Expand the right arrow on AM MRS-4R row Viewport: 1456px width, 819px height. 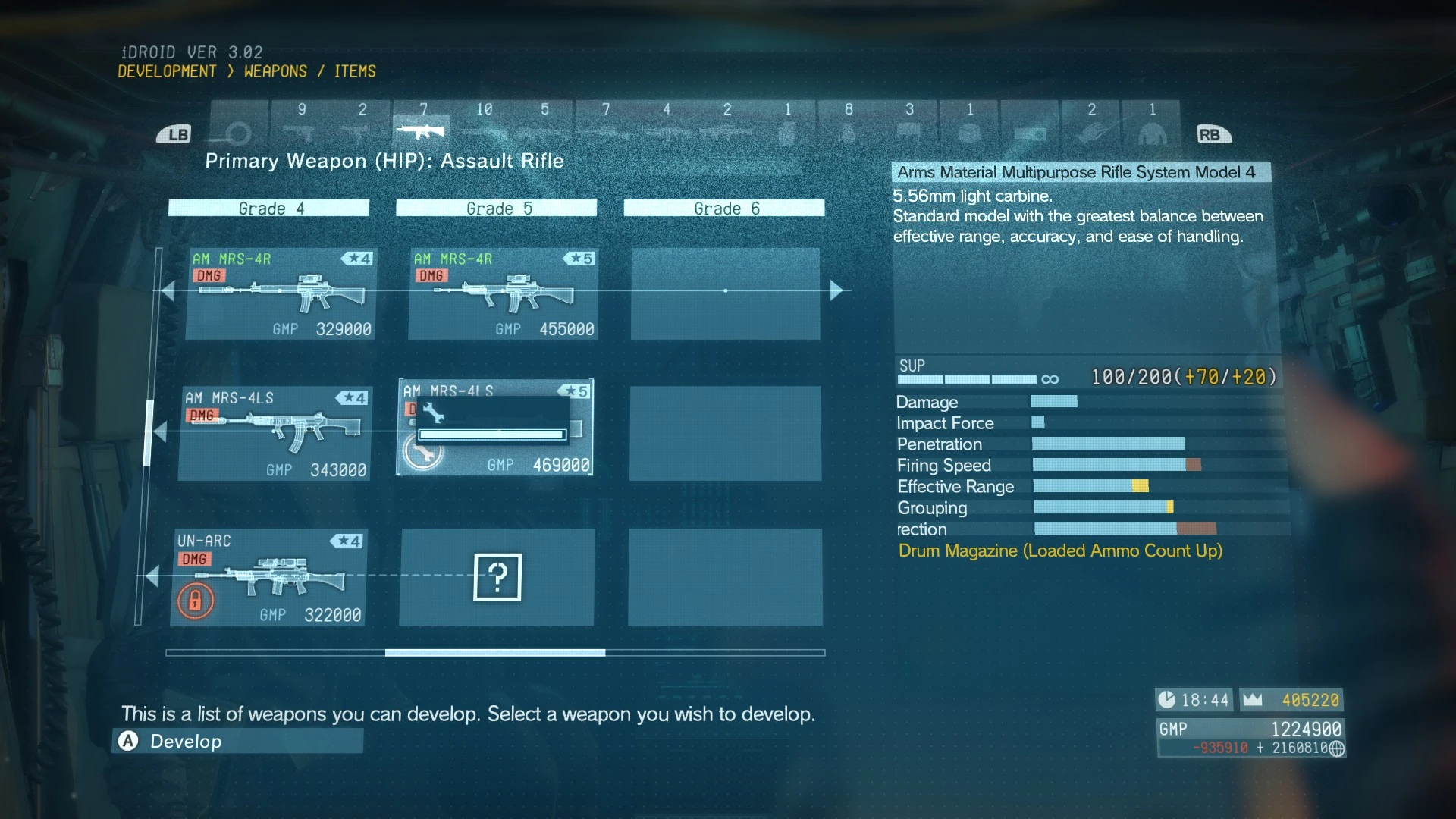pos(836,290)
